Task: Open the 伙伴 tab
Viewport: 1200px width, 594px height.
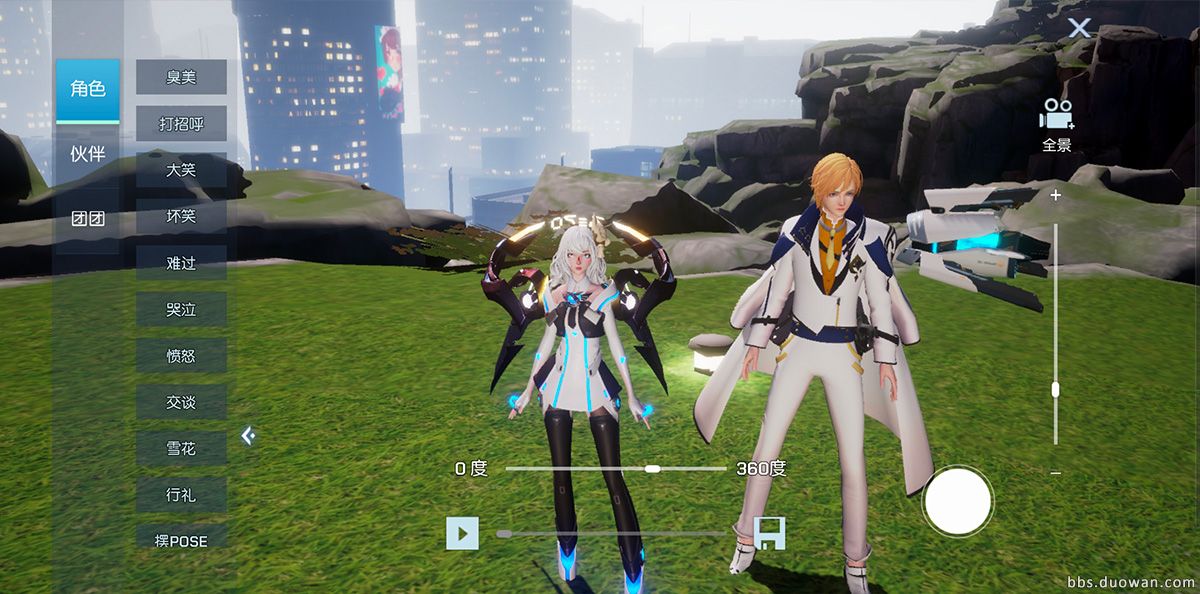Action: coord(87,154)
